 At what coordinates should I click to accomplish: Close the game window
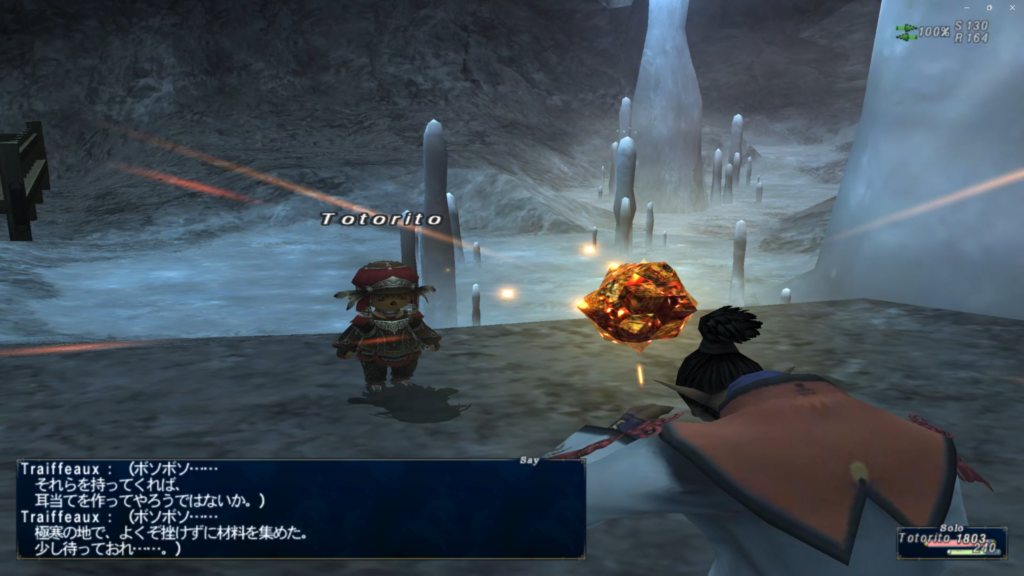tap(1012, 6)
